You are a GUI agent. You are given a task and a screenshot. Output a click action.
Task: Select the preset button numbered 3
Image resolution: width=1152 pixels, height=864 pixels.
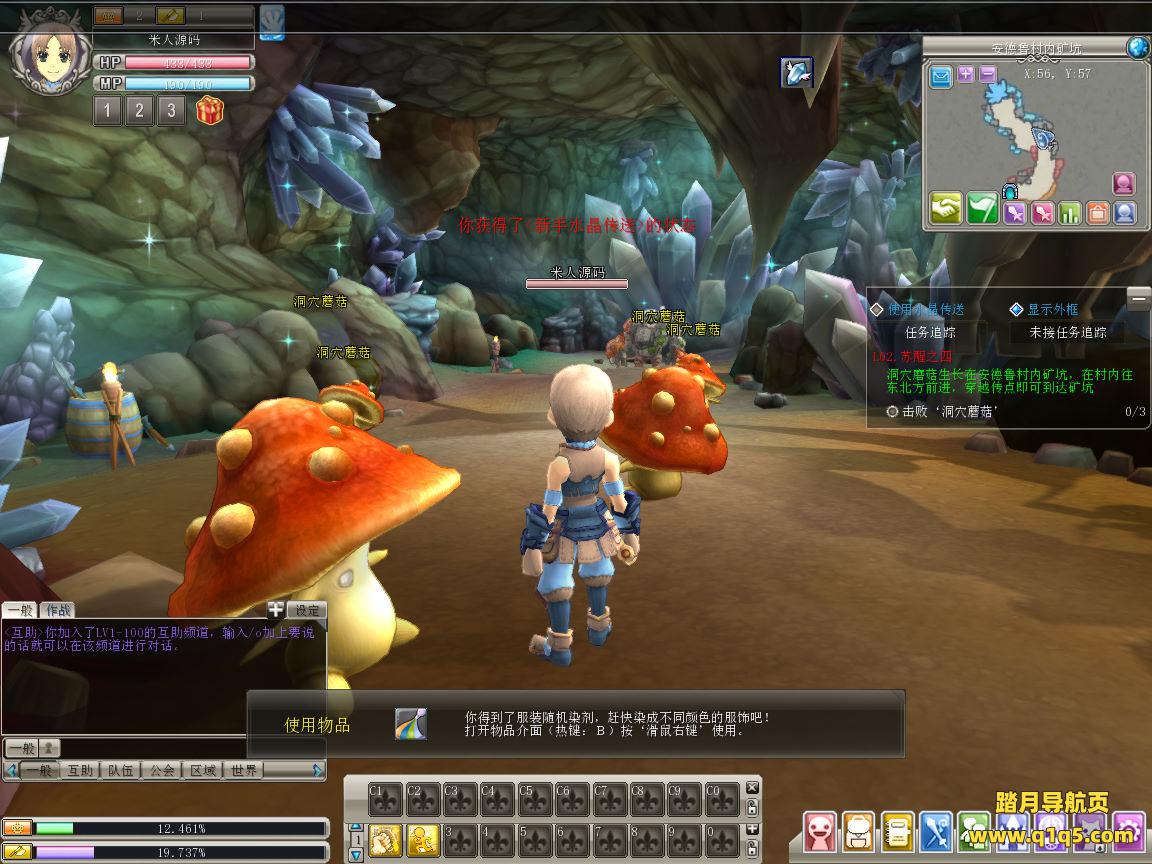(x=171, y=110)
